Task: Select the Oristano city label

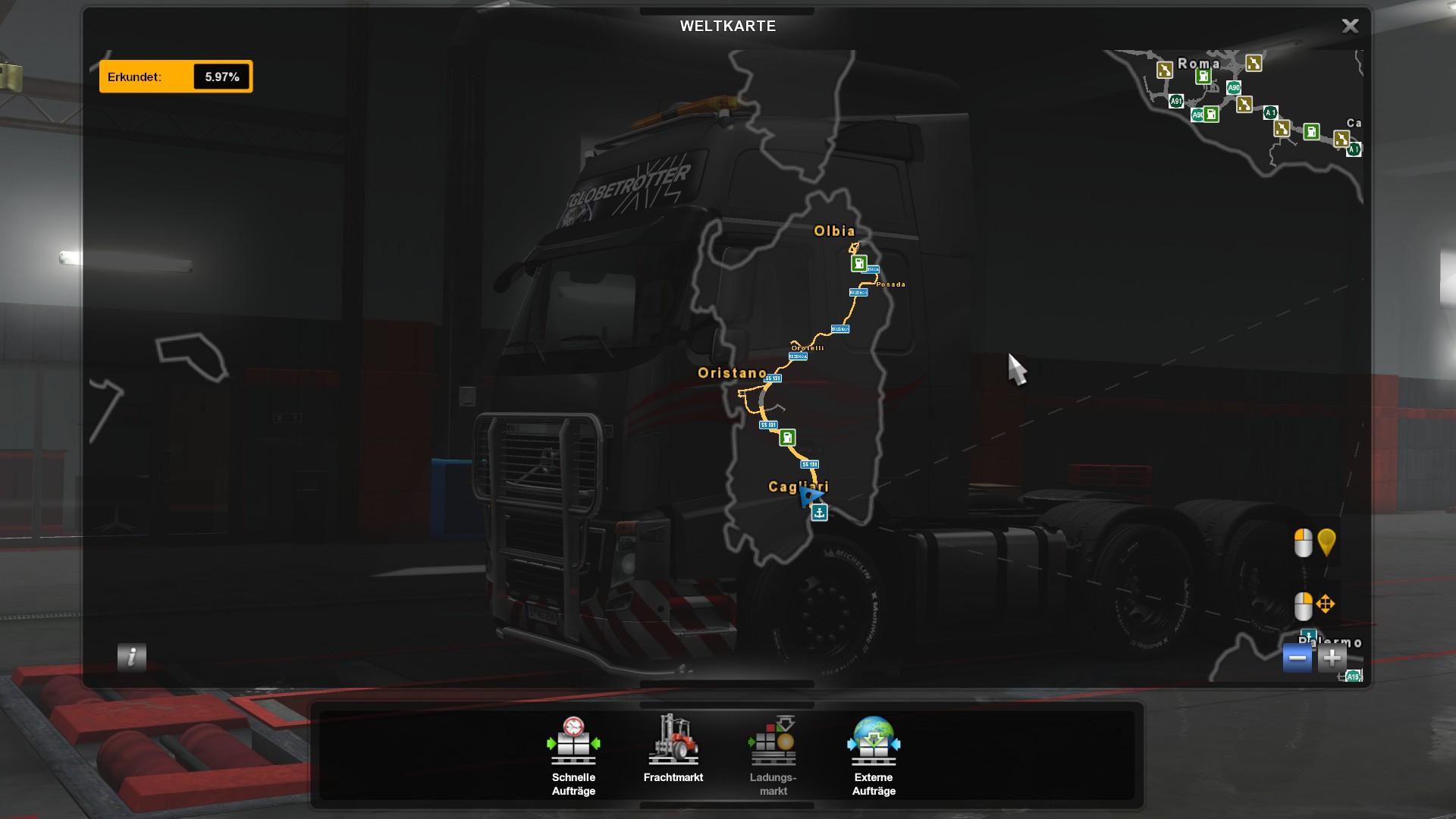Action: click(x=732, y=373)
